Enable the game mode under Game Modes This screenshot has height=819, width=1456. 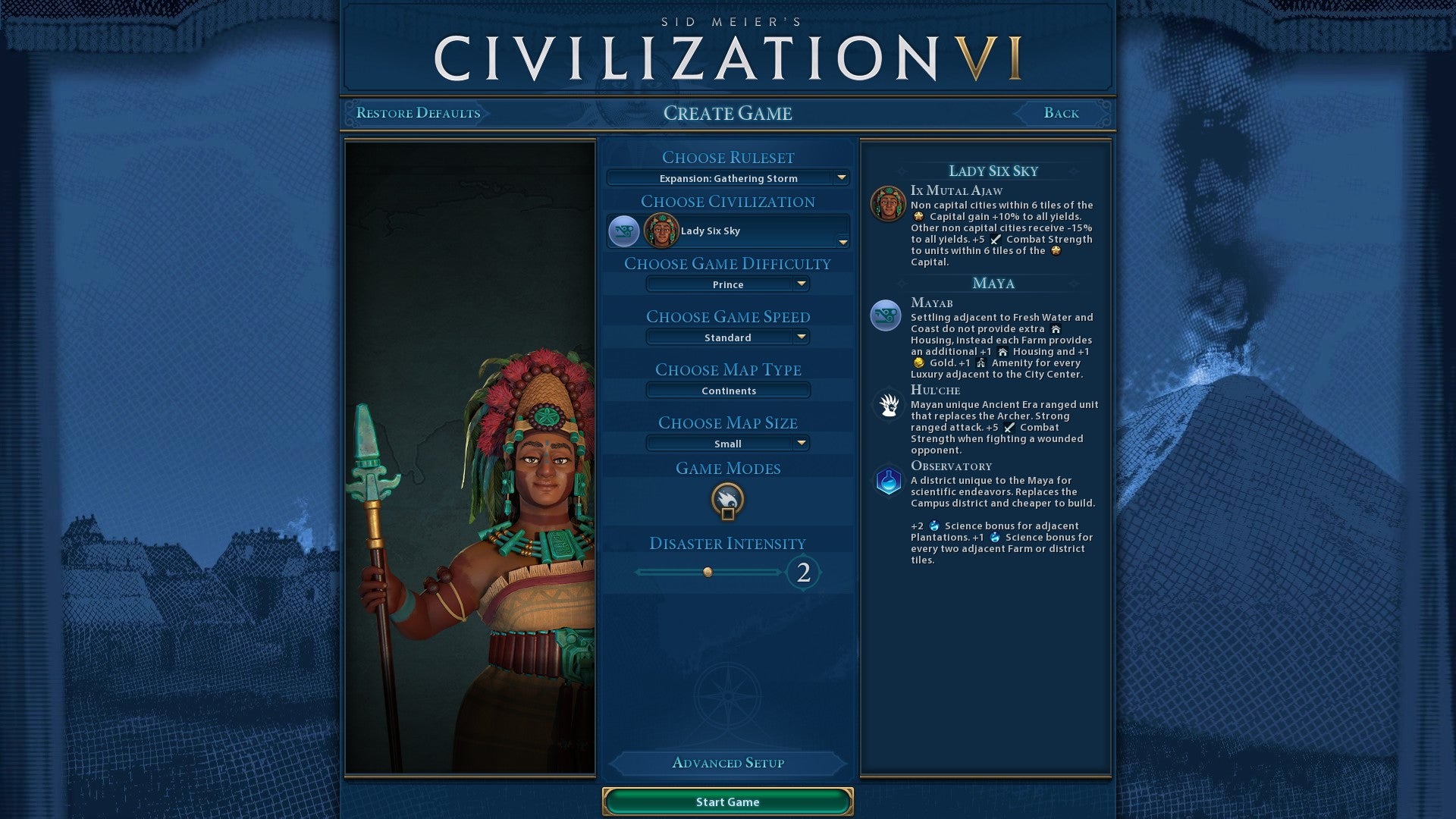pyautogui.click(x=727, y=500)
